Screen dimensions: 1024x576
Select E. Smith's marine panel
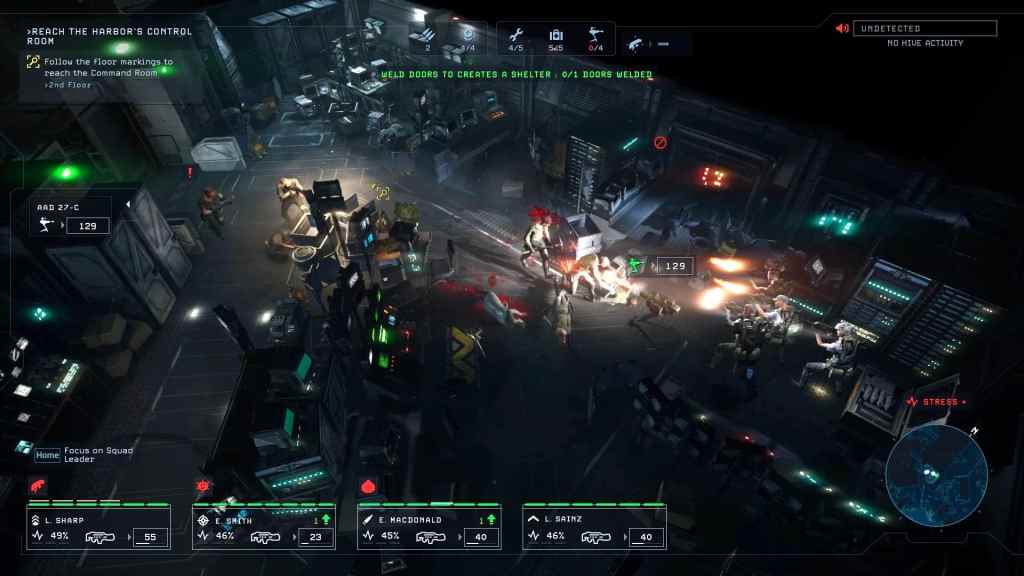[x=264, y=527]
